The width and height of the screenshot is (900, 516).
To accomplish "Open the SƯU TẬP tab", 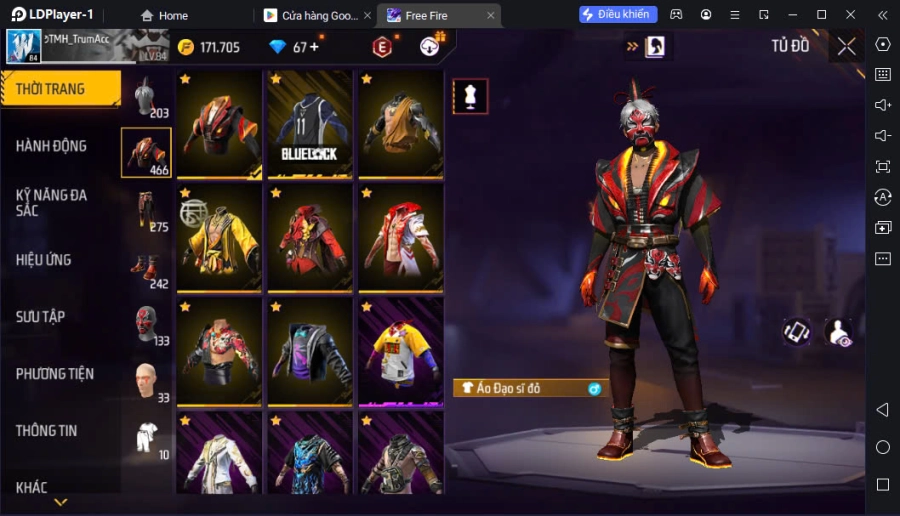I will (x=41, y=317).
